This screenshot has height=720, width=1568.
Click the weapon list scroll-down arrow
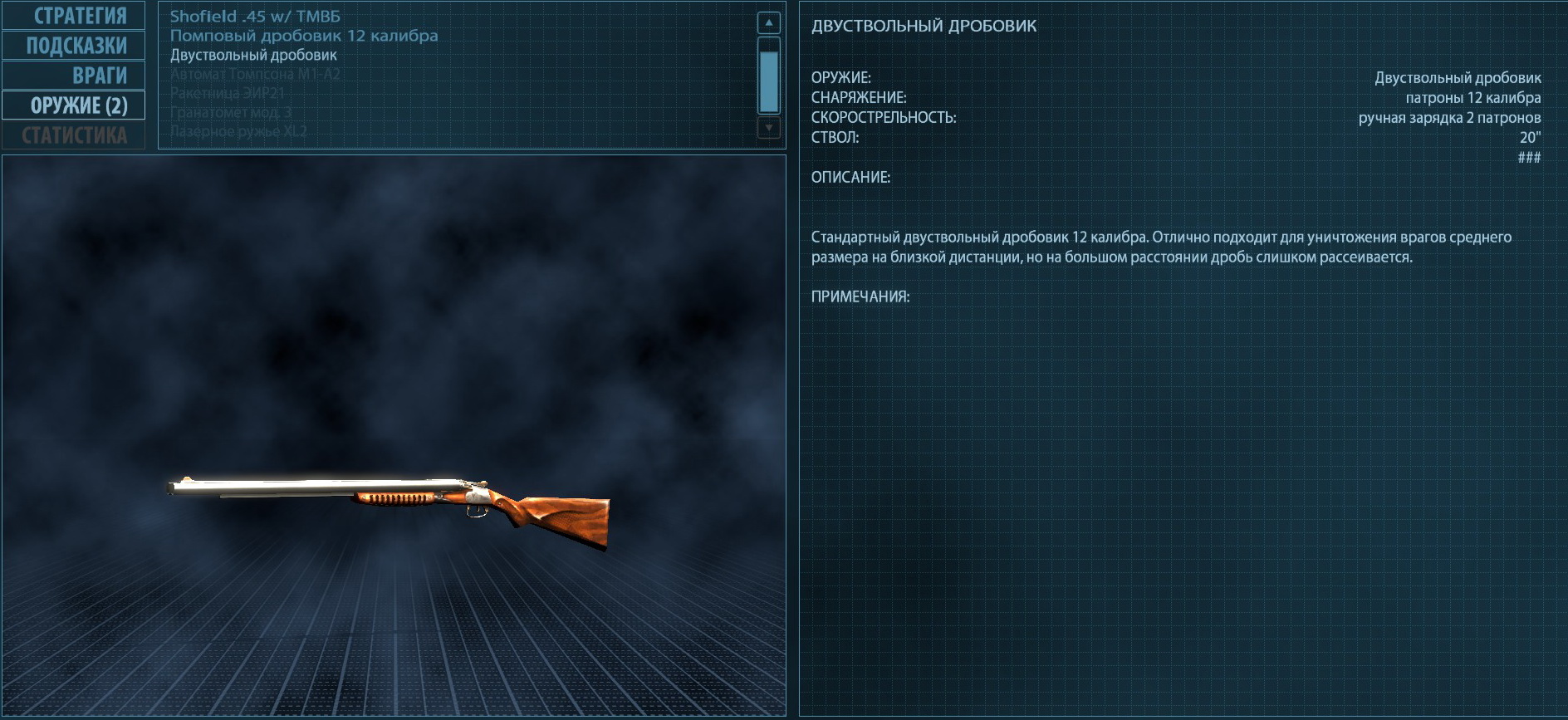(x=769, y=127)
